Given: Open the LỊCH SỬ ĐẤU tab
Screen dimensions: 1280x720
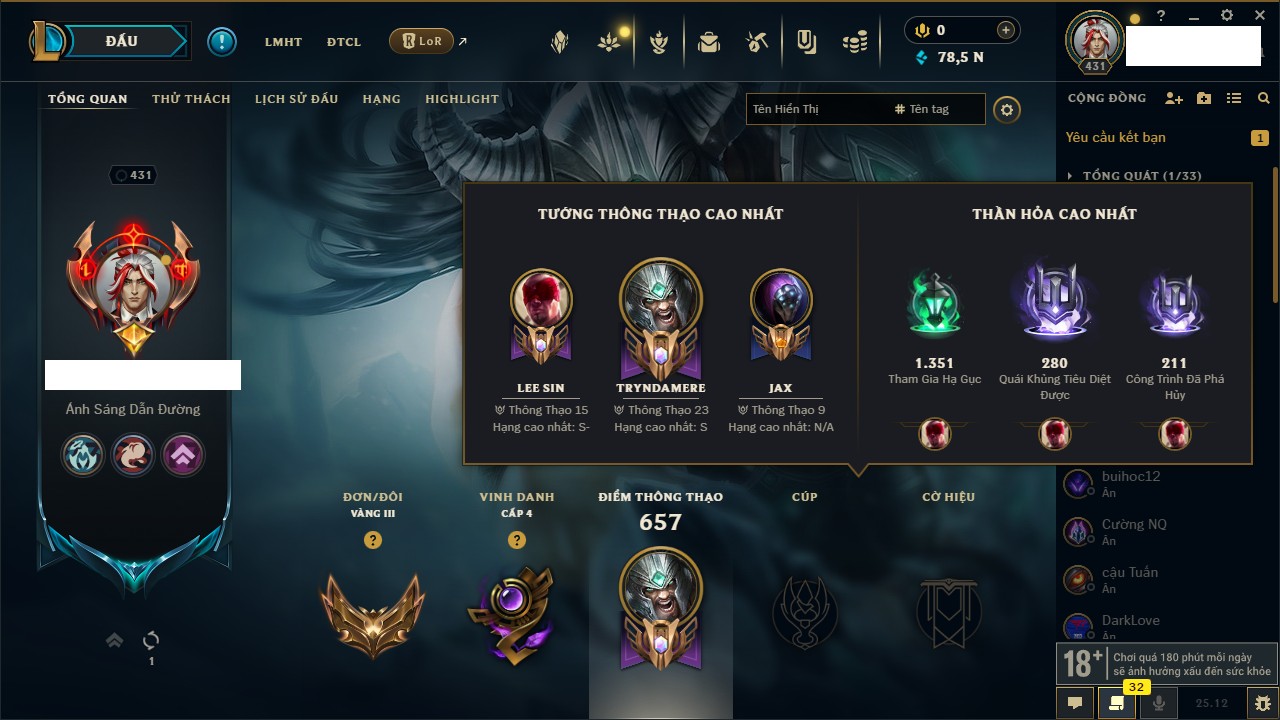Looking at the screenshot, I should pyautogui.click(x=296, y=99).
